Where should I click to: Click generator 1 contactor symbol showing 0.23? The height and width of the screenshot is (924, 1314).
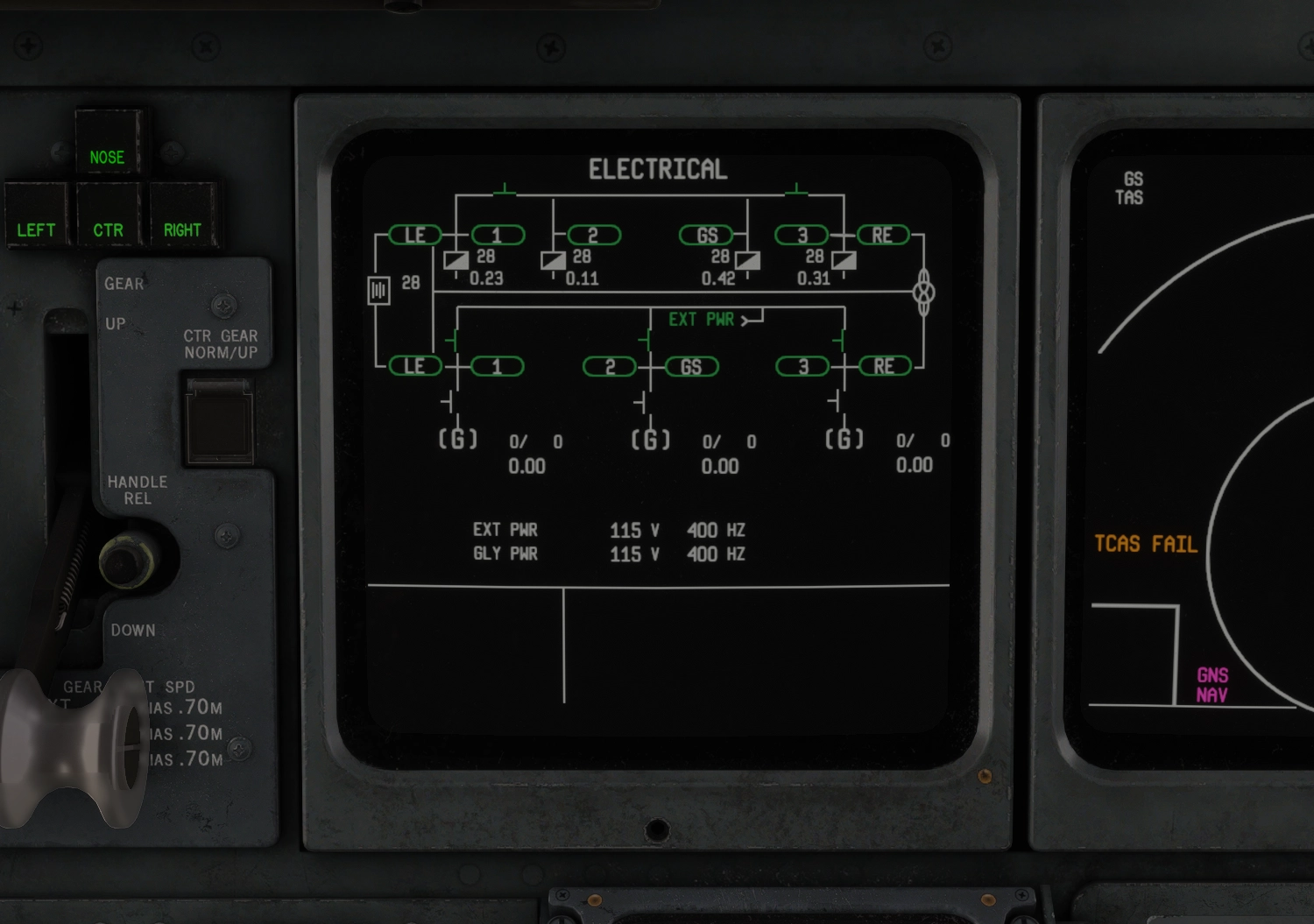point(456,259)
